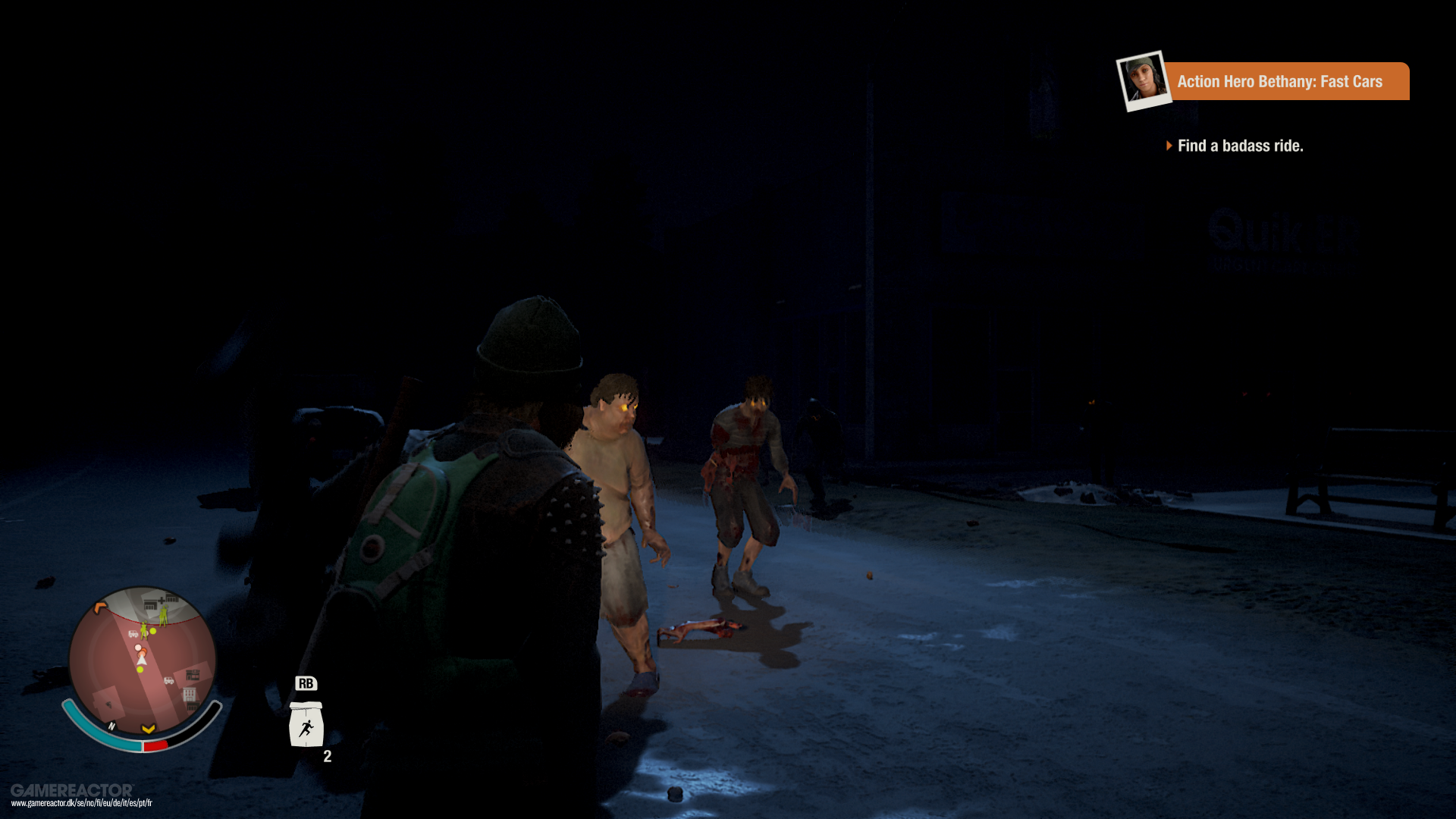The height and width of the screenshot is (819, 1456).
Task: Click the white player arrow in the minimap
Action: 142,661
